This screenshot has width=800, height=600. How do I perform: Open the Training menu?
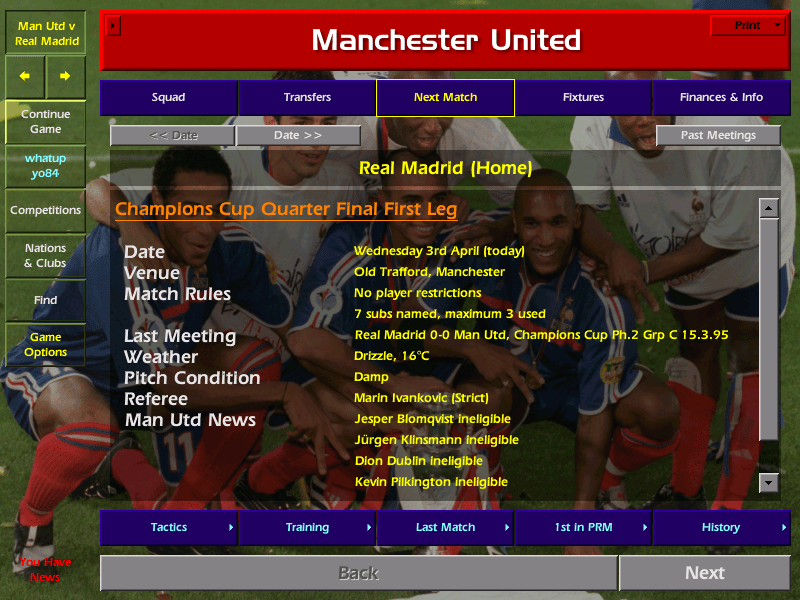[307, 527]
